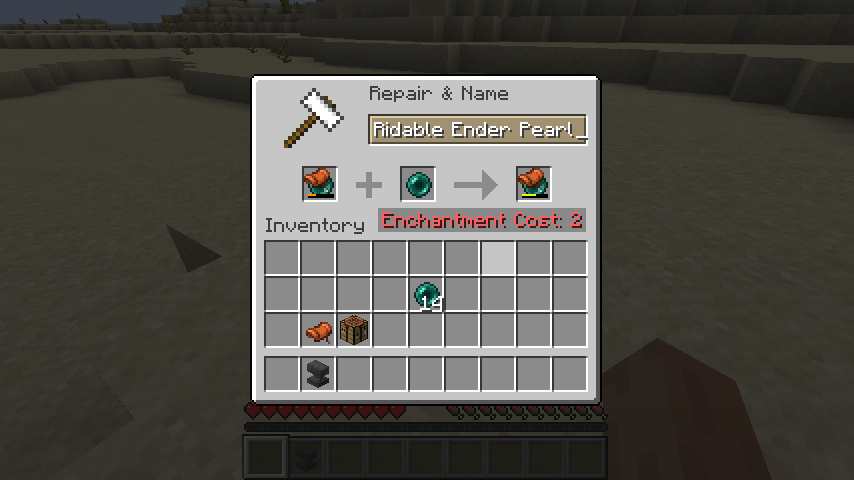Select the crafting table in the inventory

(x=355, y=330)
